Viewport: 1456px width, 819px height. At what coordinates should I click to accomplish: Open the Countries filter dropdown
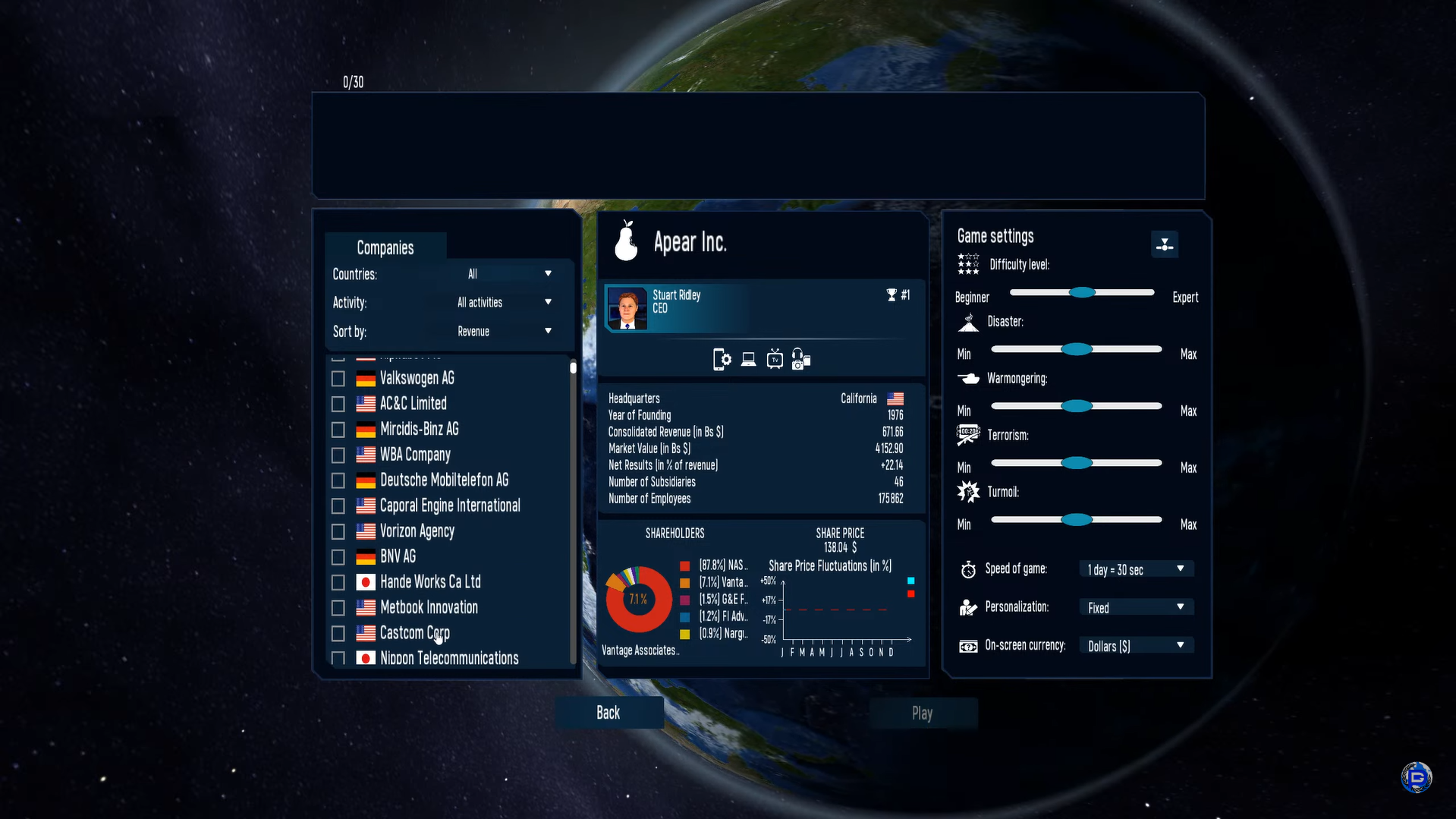[508, 273]
